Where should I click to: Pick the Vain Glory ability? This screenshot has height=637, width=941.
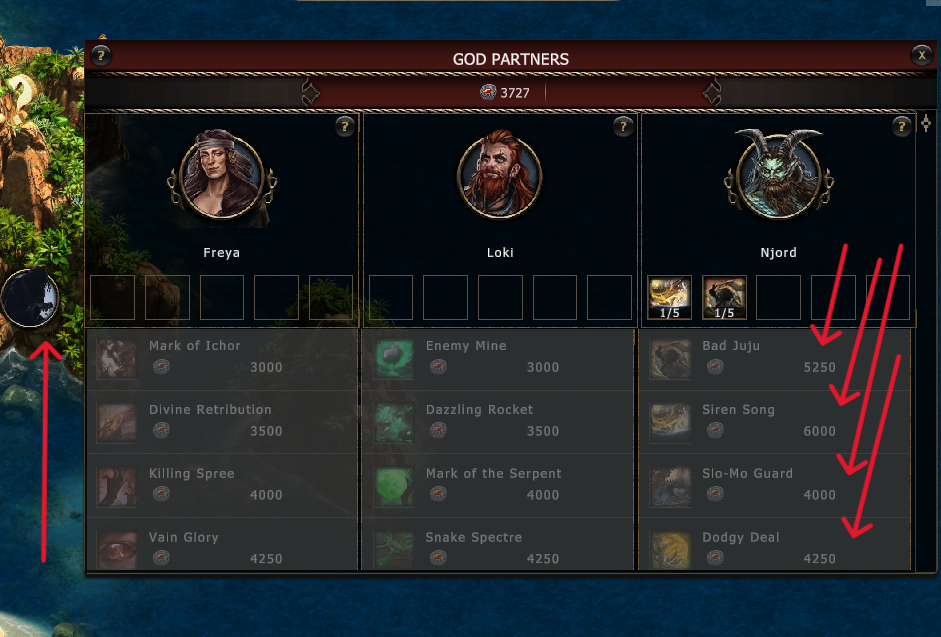[x=222, y=548]
